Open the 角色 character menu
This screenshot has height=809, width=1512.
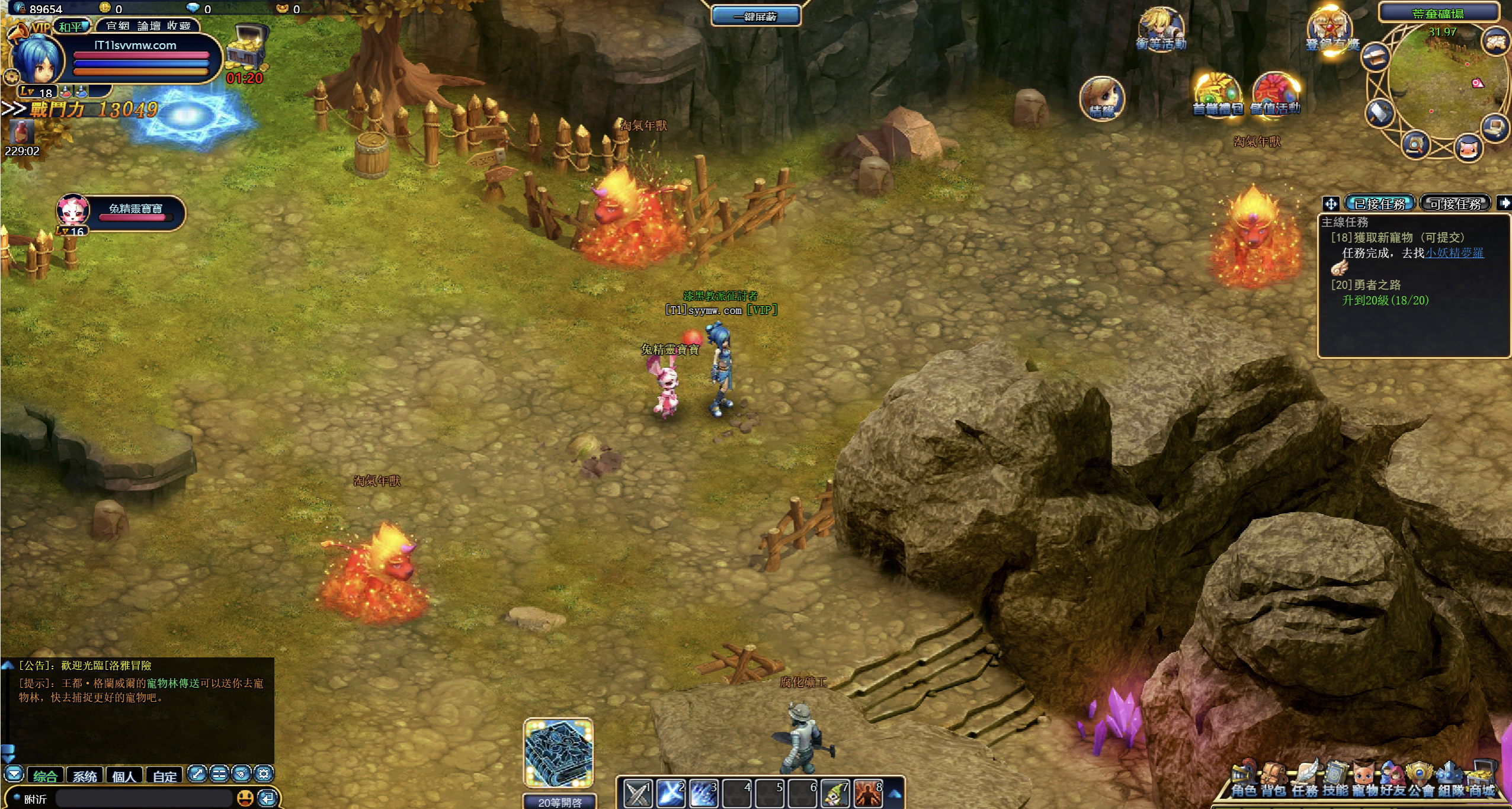tap(1244, 781)
